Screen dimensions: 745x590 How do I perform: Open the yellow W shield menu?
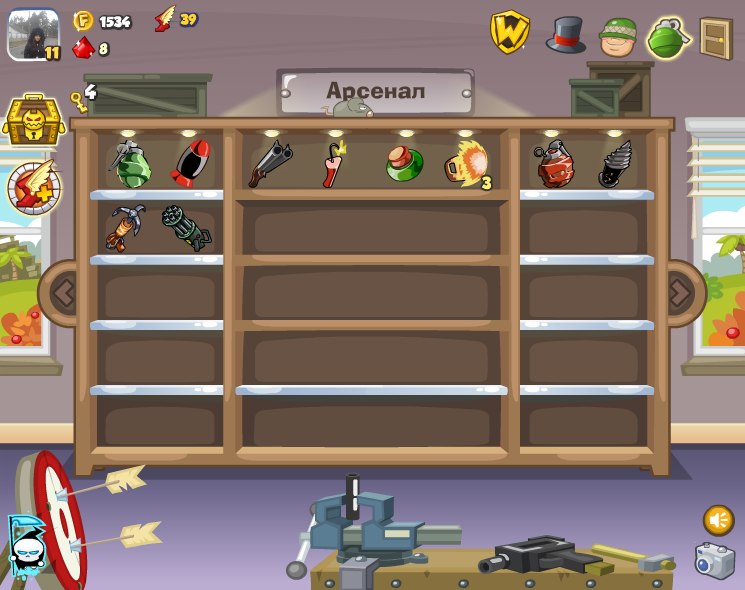(509, 33)
